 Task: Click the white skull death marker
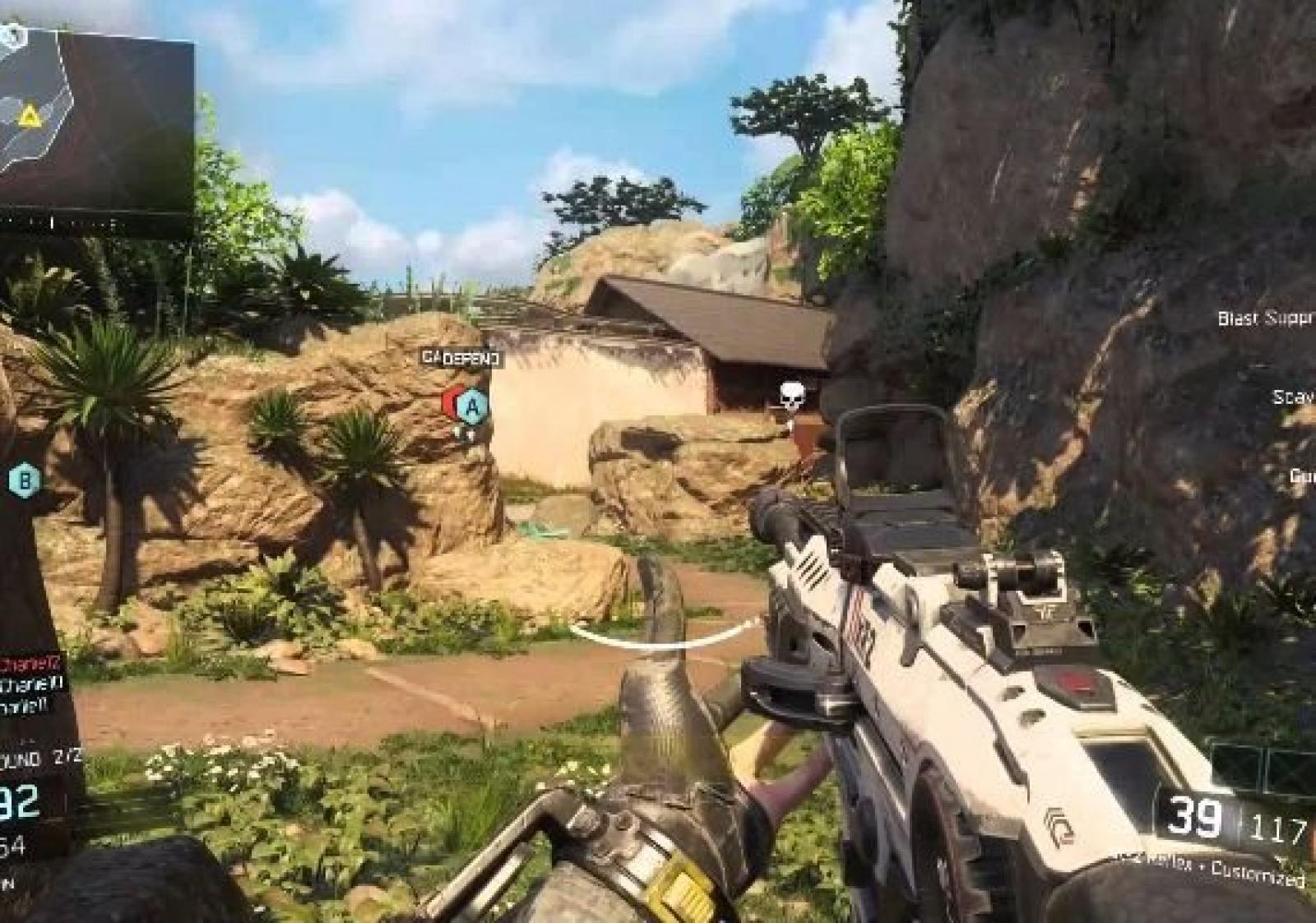tap(791, 397)
